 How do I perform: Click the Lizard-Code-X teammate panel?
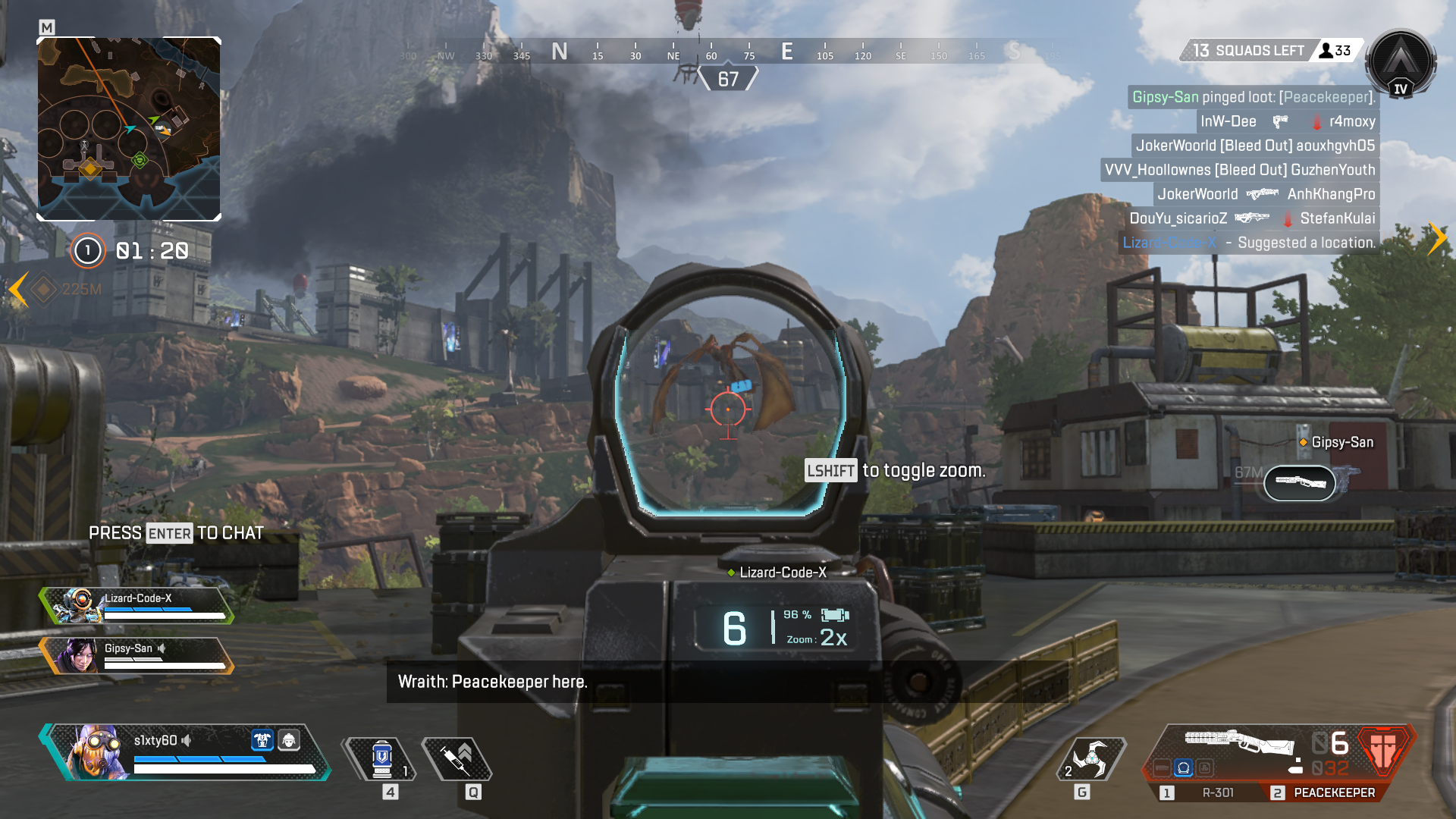pyautogui.click(x=138, y=605)
